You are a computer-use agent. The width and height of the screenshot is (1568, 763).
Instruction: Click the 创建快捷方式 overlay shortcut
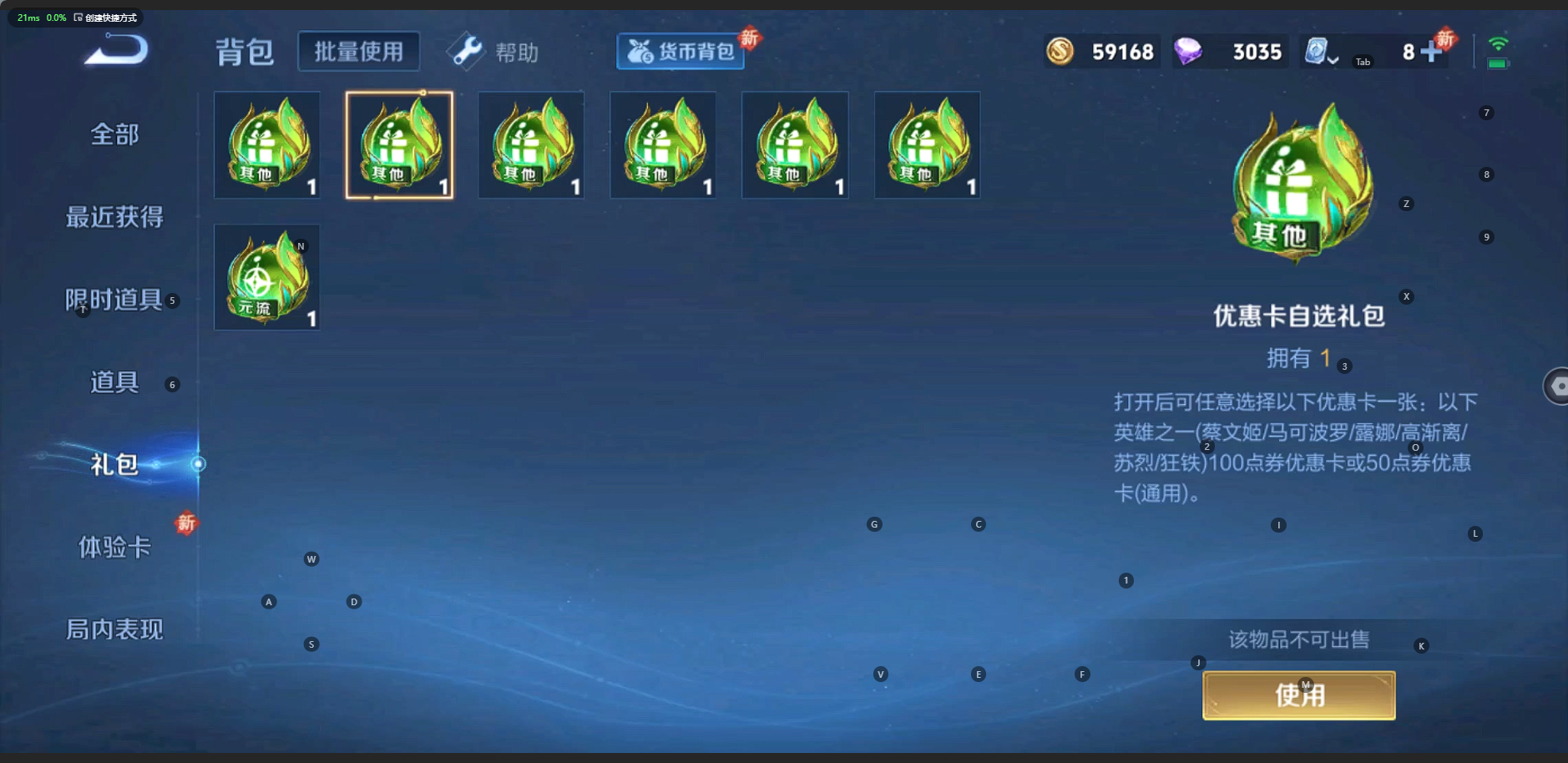tap(105, 18)
